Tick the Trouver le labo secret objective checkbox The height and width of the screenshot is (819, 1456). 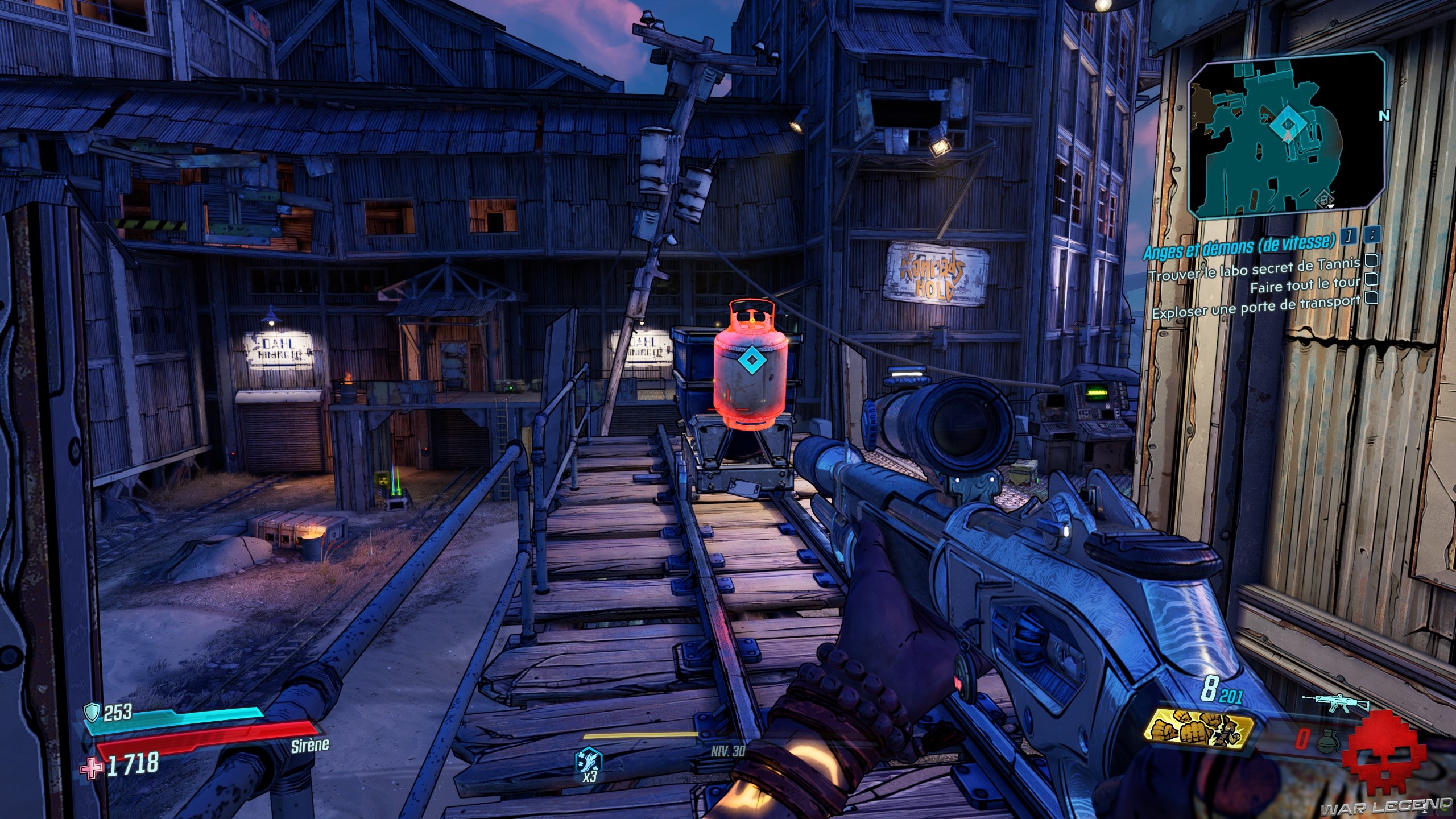click(1371, 260)
